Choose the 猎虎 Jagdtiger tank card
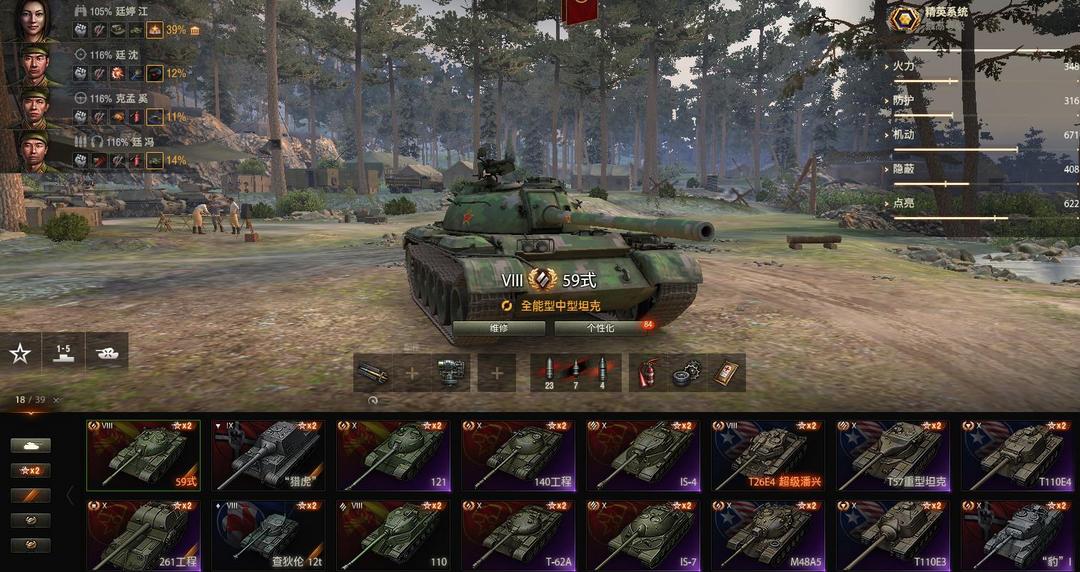The image size is (1080, 572). [x=268, y=454]
